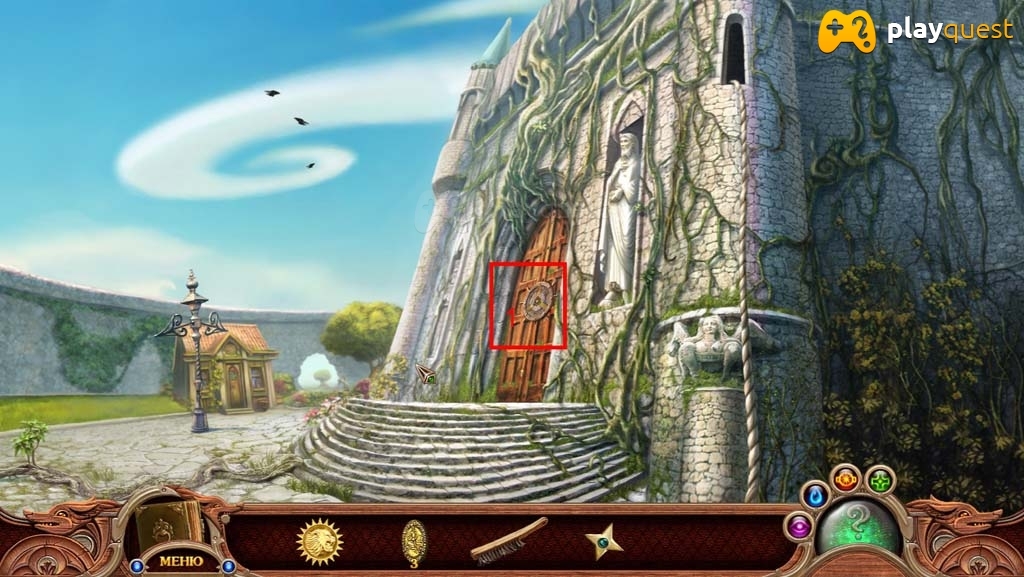
Task: Open the МЕНЮ menu button
Action: tap(180, 560)
